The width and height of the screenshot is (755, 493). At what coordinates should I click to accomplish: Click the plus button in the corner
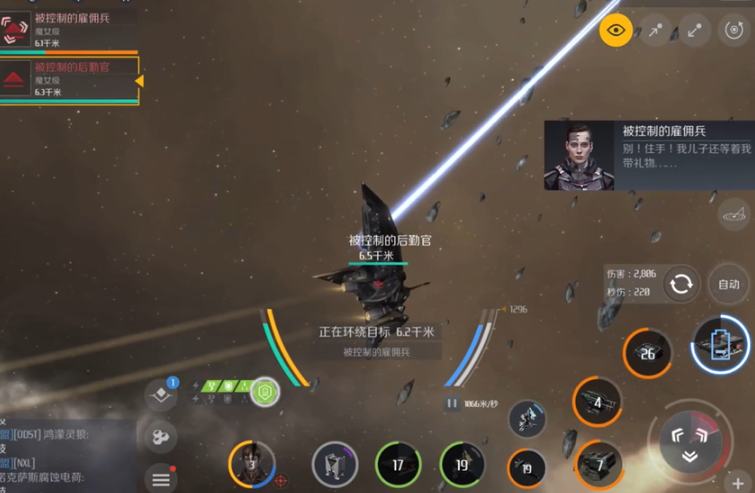click(736, 482)
